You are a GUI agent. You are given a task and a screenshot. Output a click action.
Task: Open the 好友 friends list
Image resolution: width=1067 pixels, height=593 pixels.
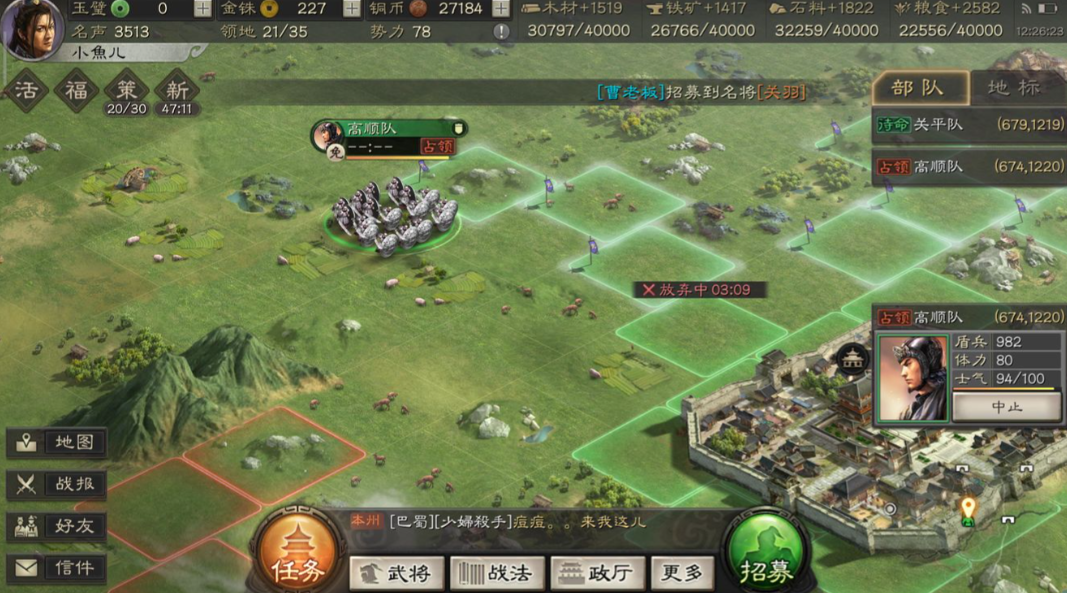(57, 526)
